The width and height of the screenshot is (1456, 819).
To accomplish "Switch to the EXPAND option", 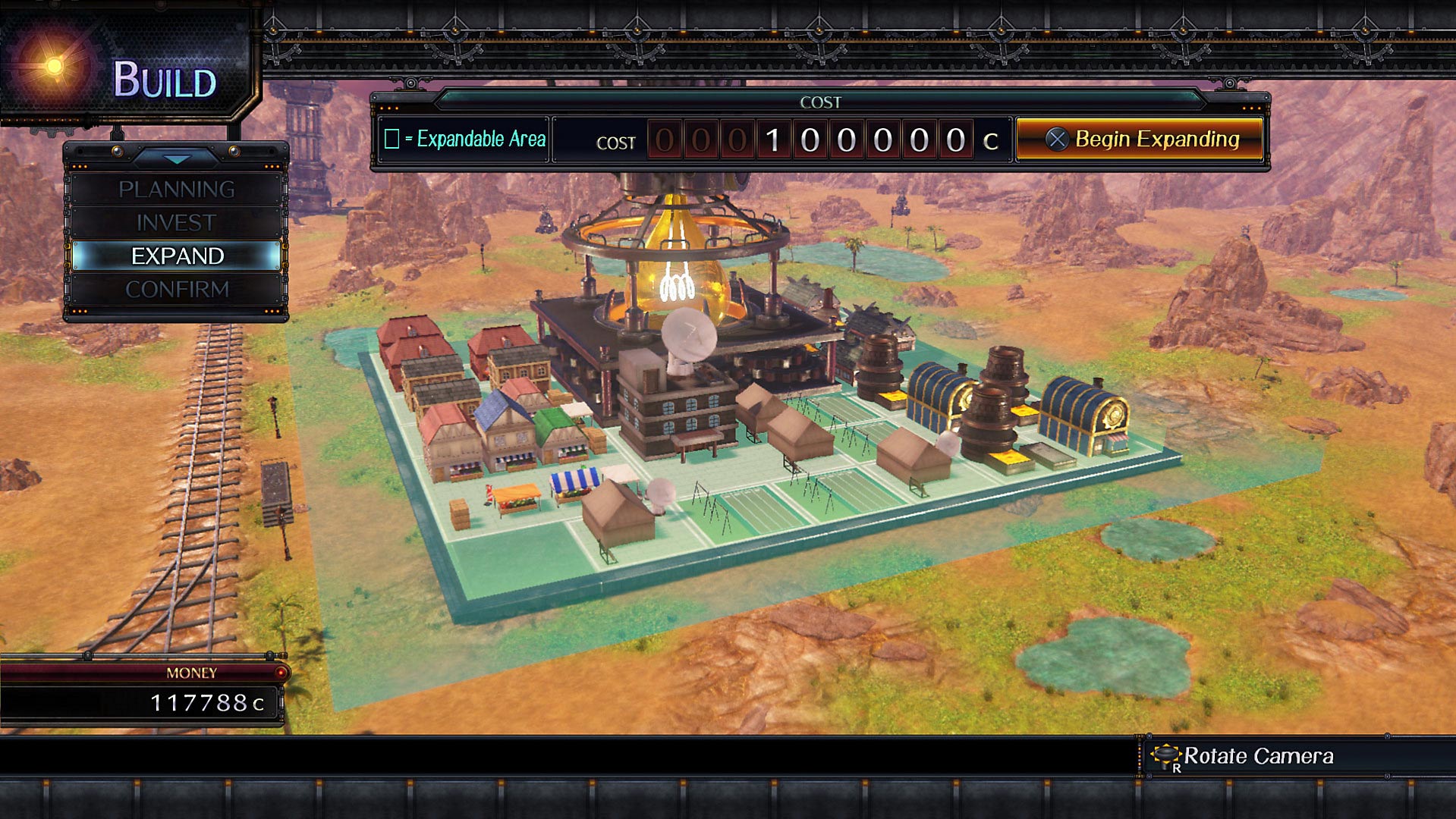I will coord(176,256).
